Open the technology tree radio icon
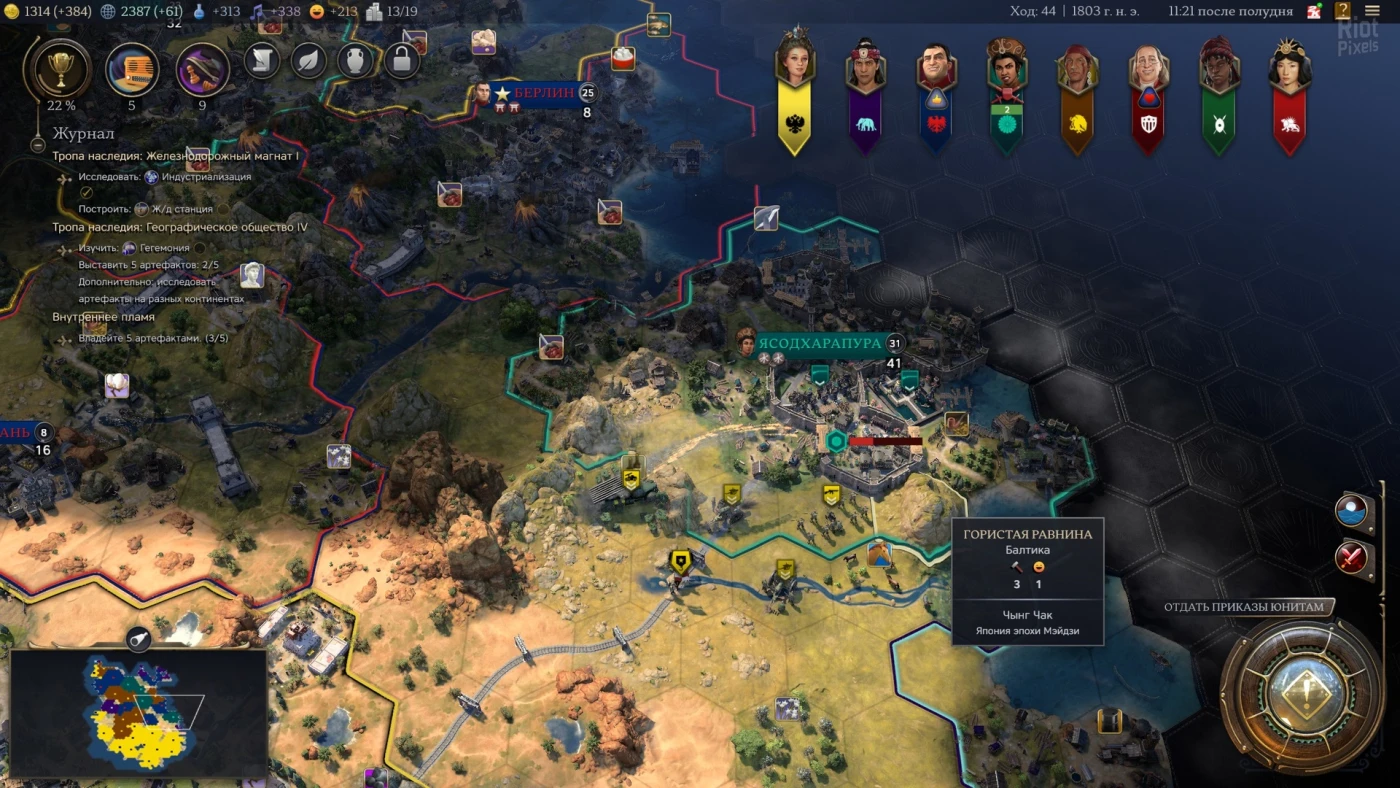Viewport: 1400px width, 788px height. [x=132, y=69]
